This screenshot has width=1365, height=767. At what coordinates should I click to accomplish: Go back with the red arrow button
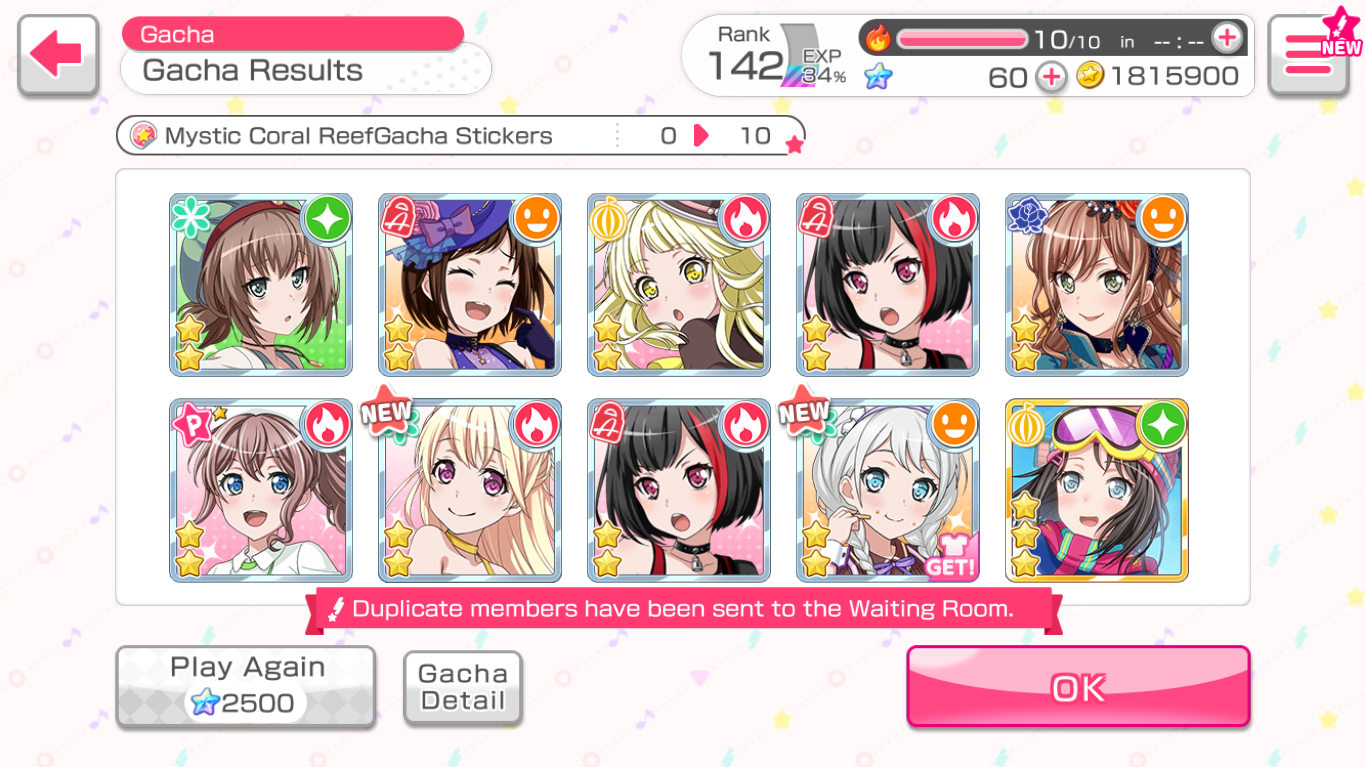(x=58, y=55)
